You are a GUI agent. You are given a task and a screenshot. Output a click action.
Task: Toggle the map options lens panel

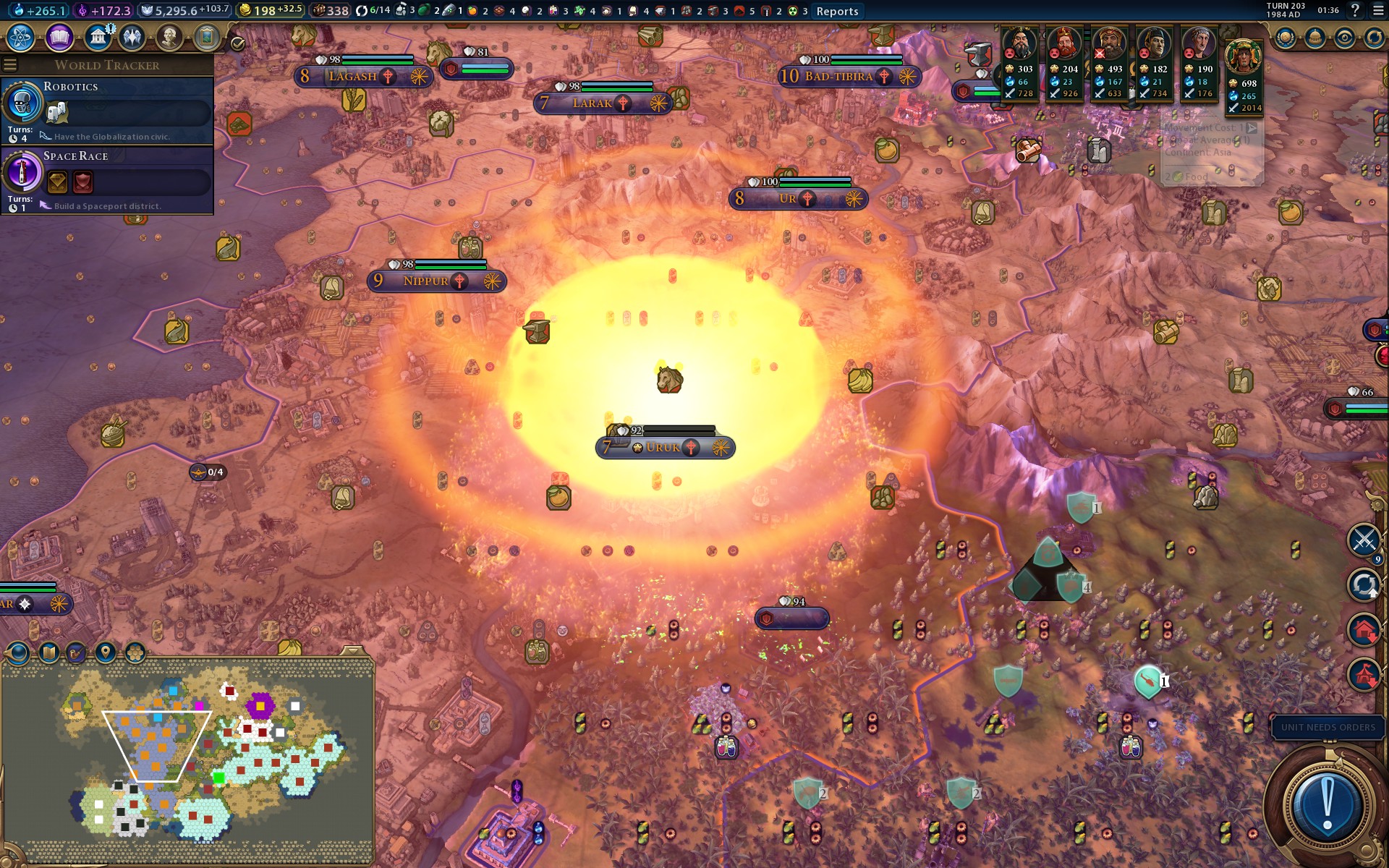click(17, 653)
